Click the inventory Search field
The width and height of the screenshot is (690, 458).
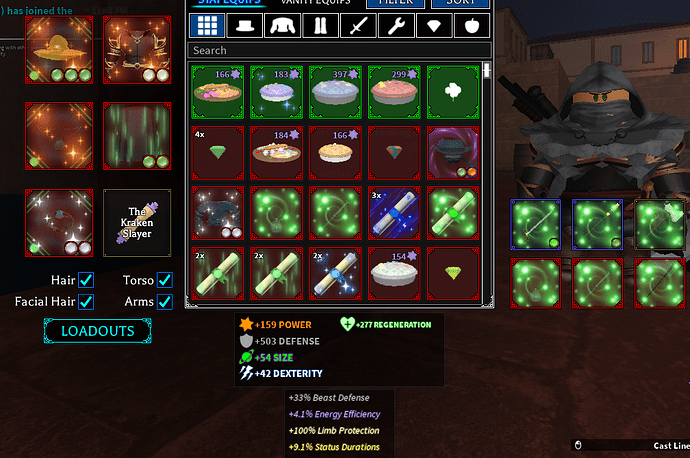point(339,50)
